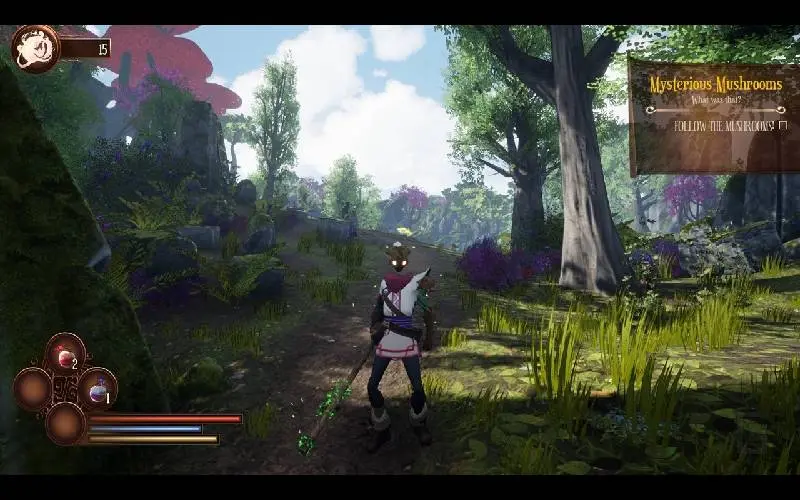This screenshot has height=500, width=800.
Task: Use the blue mana potion slot
Action: click(x=98, y=388)
